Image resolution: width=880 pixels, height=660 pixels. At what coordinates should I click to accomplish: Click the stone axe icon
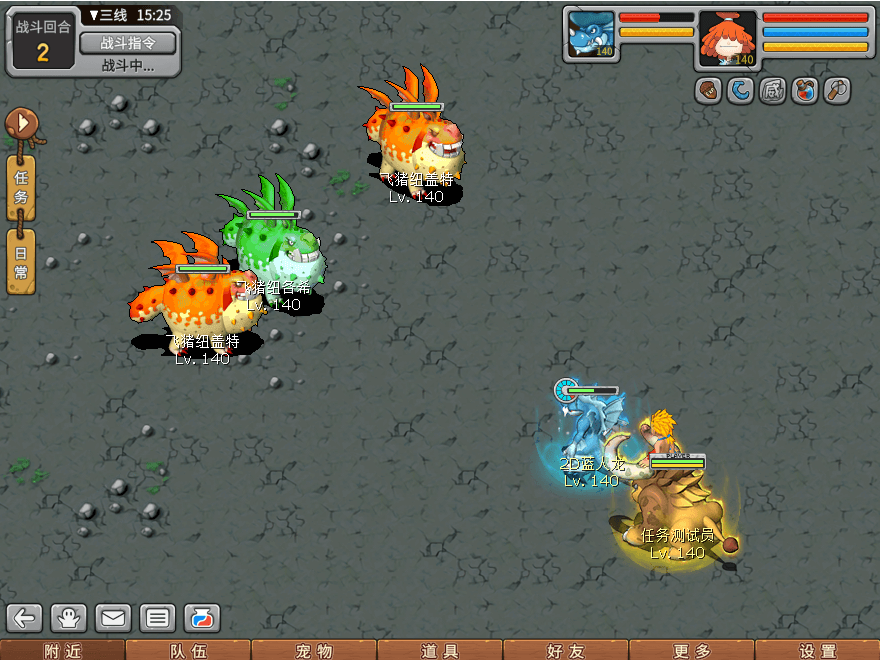tap(836, 90)
